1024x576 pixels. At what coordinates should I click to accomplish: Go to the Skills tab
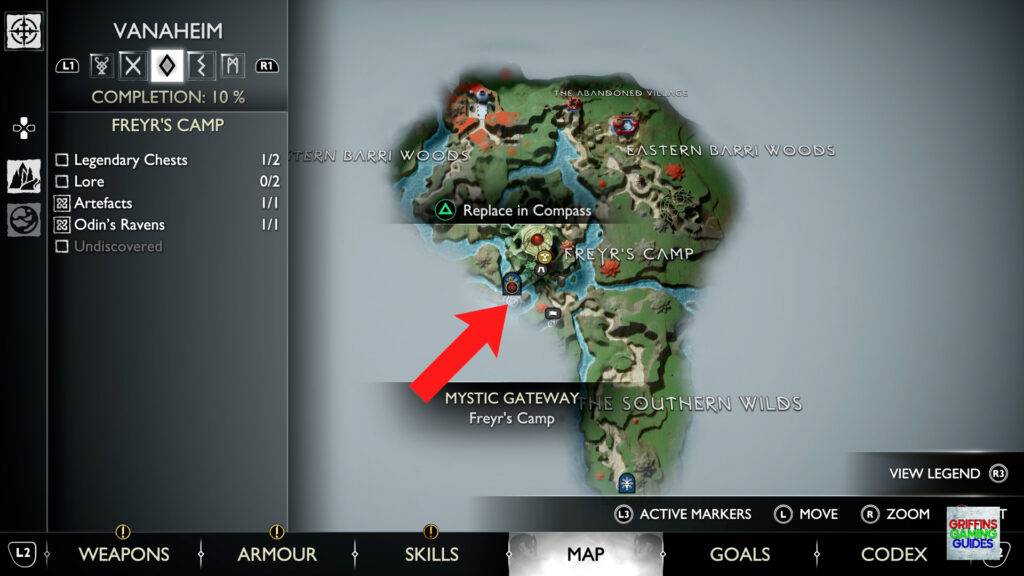[x=431, y=554]
